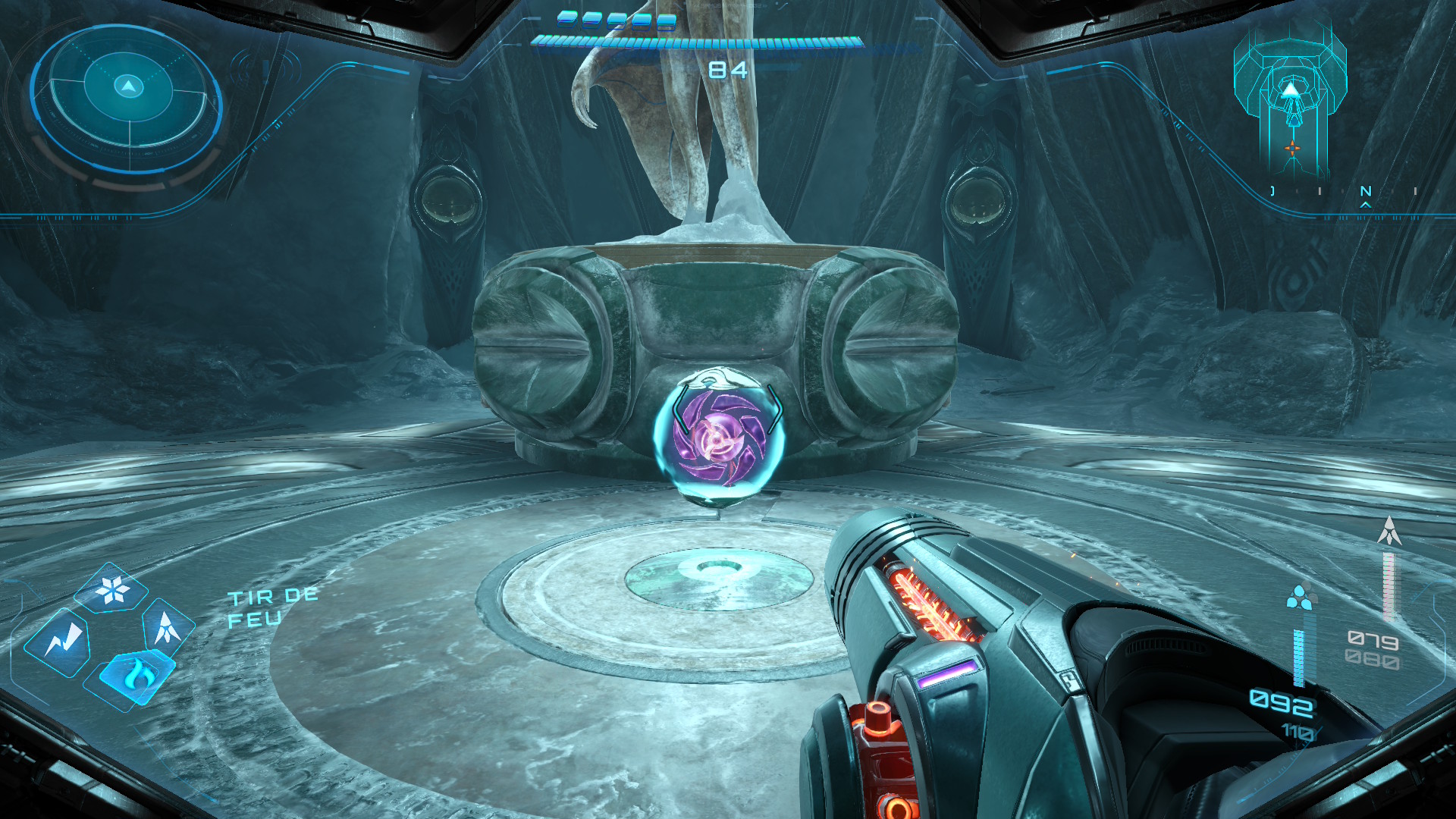Activate the flame fire shot icon

click(x=136, y=673)
